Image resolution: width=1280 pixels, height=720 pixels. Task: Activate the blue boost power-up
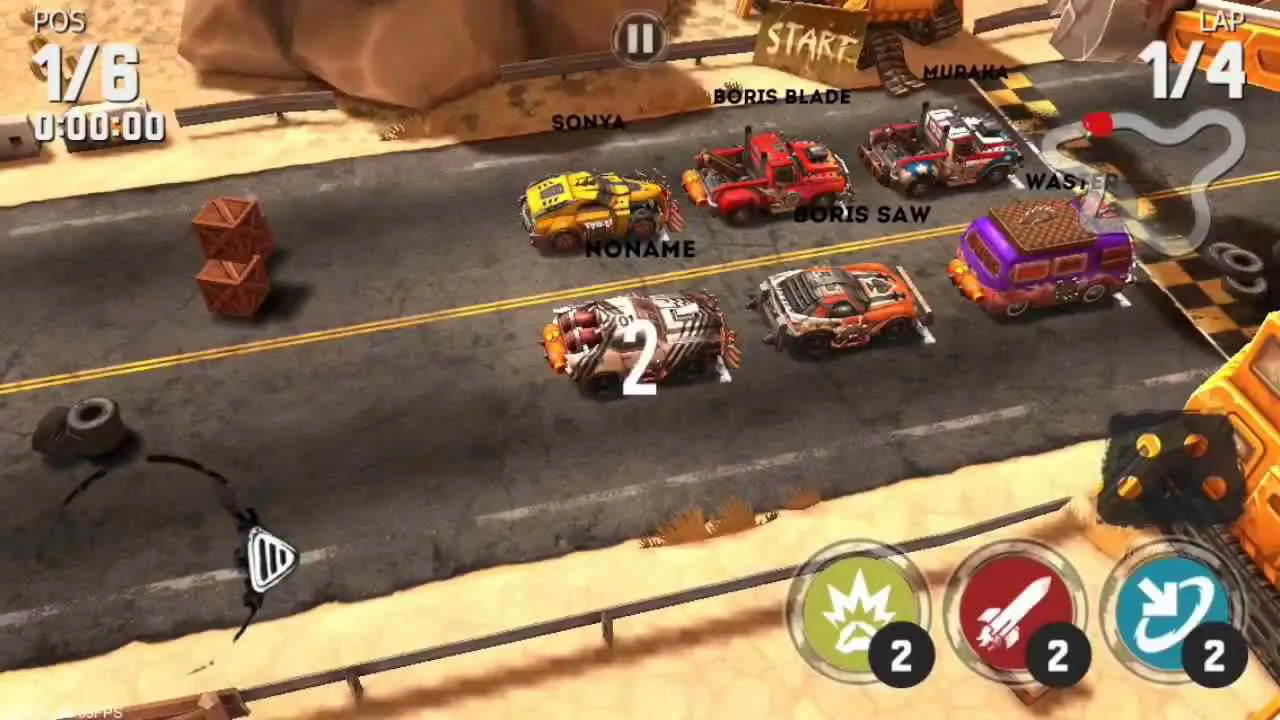(x=1170, y=613)
